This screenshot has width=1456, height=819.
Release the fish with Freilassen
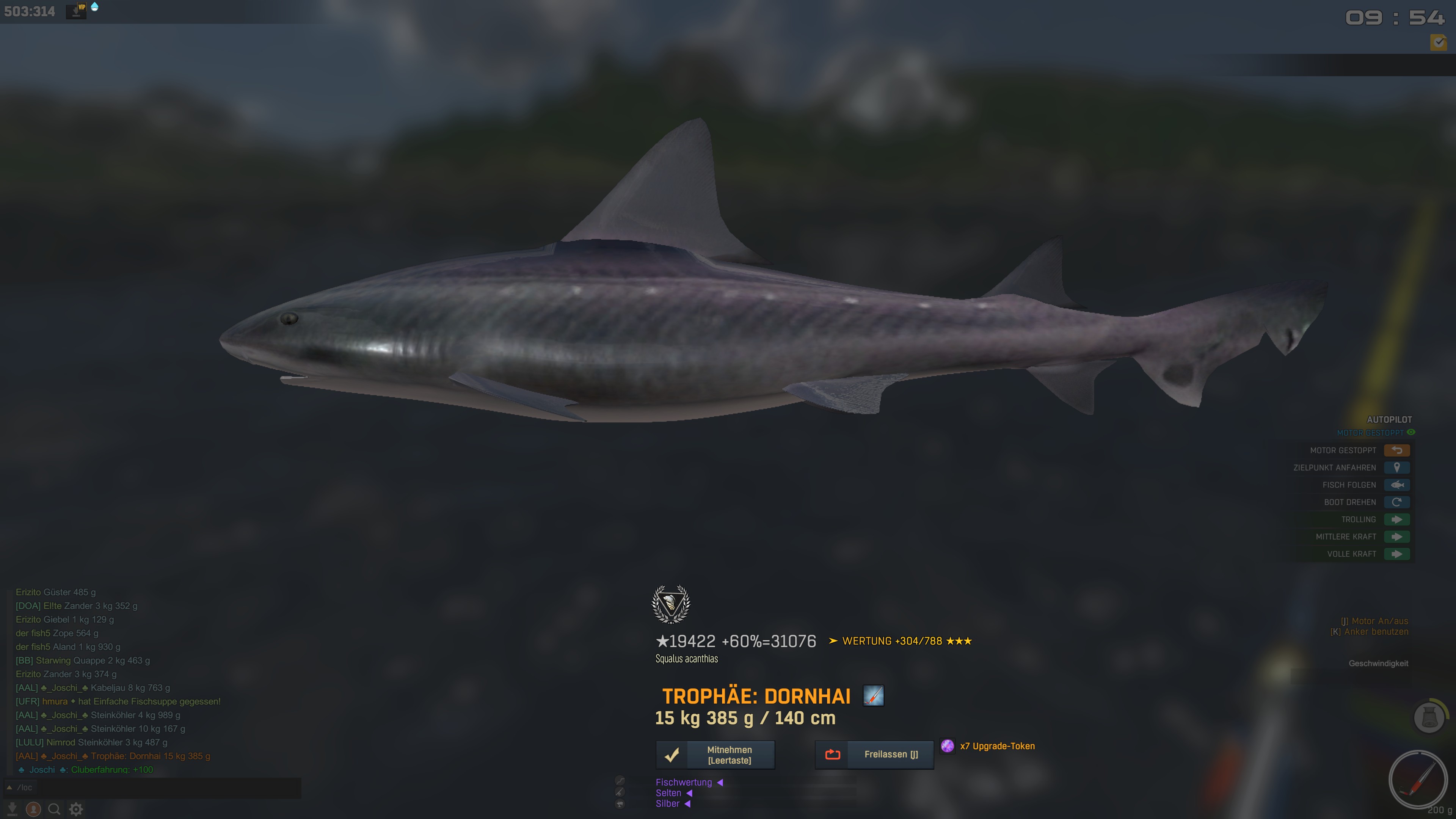click(874, 755)
